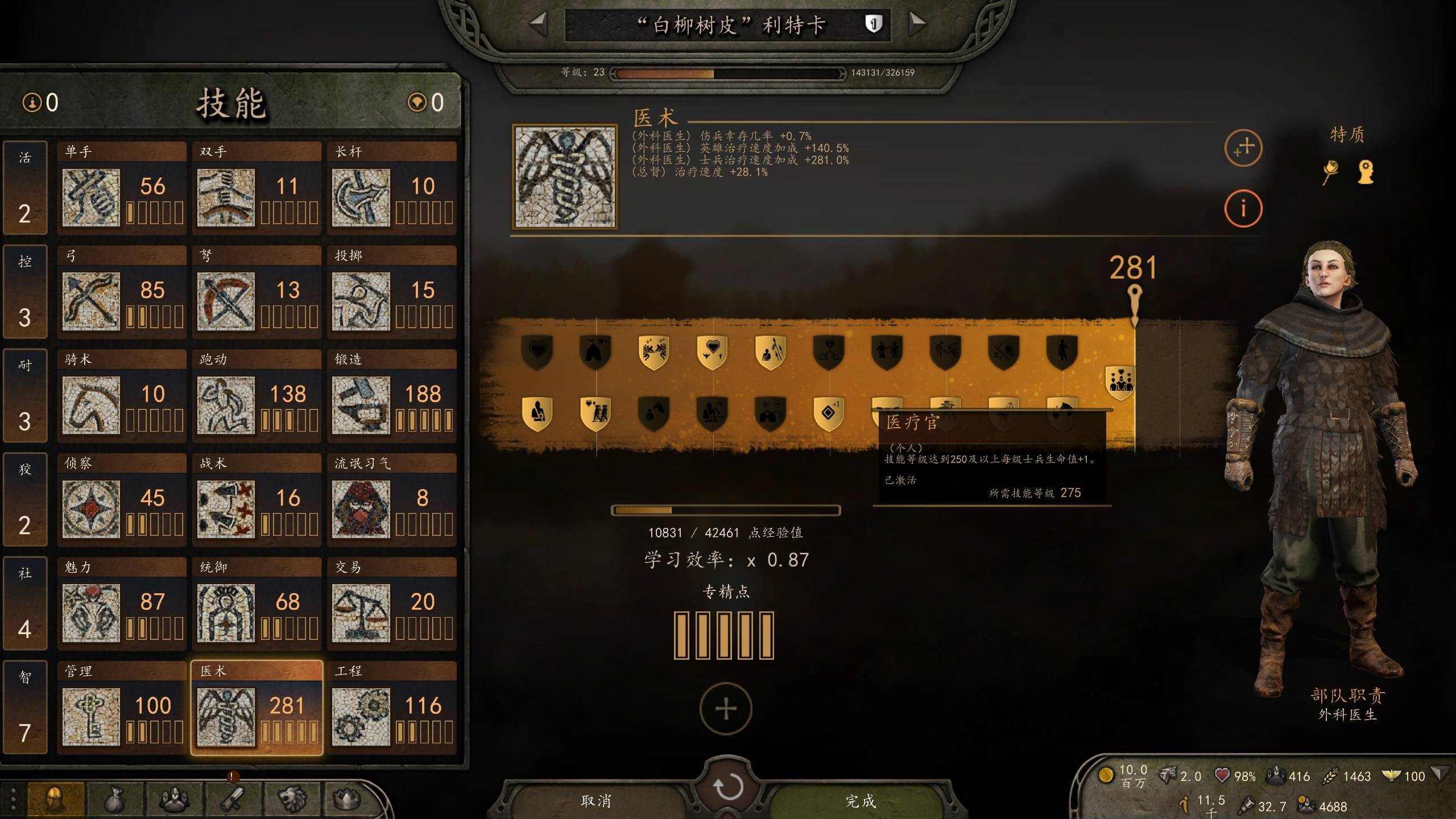Select the 智 intelligence attribute
1456x819 pixels.
click(x=24, y=707)
